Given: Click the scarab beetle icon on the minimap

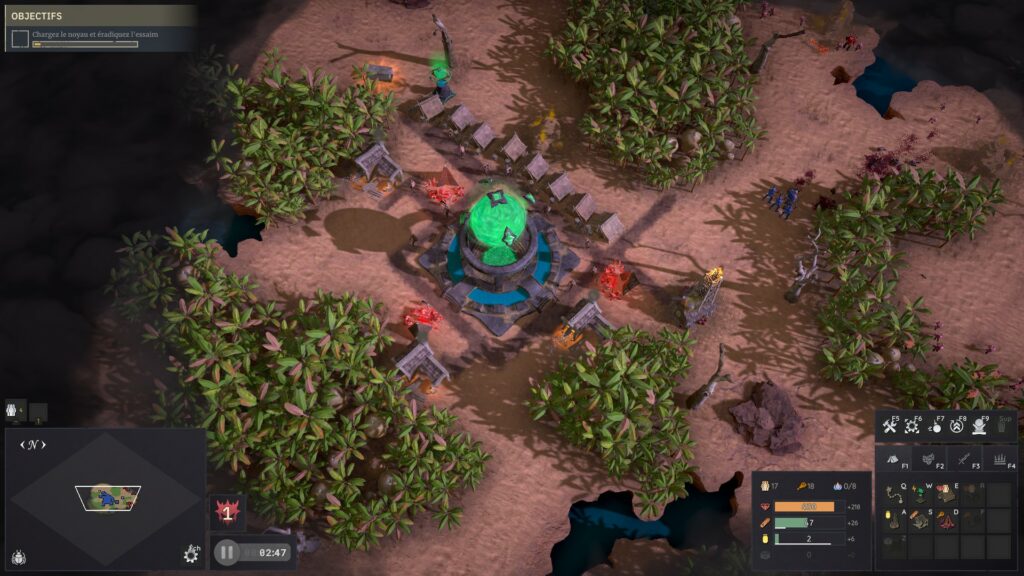Looking at the screenshot, I should 20,556.
